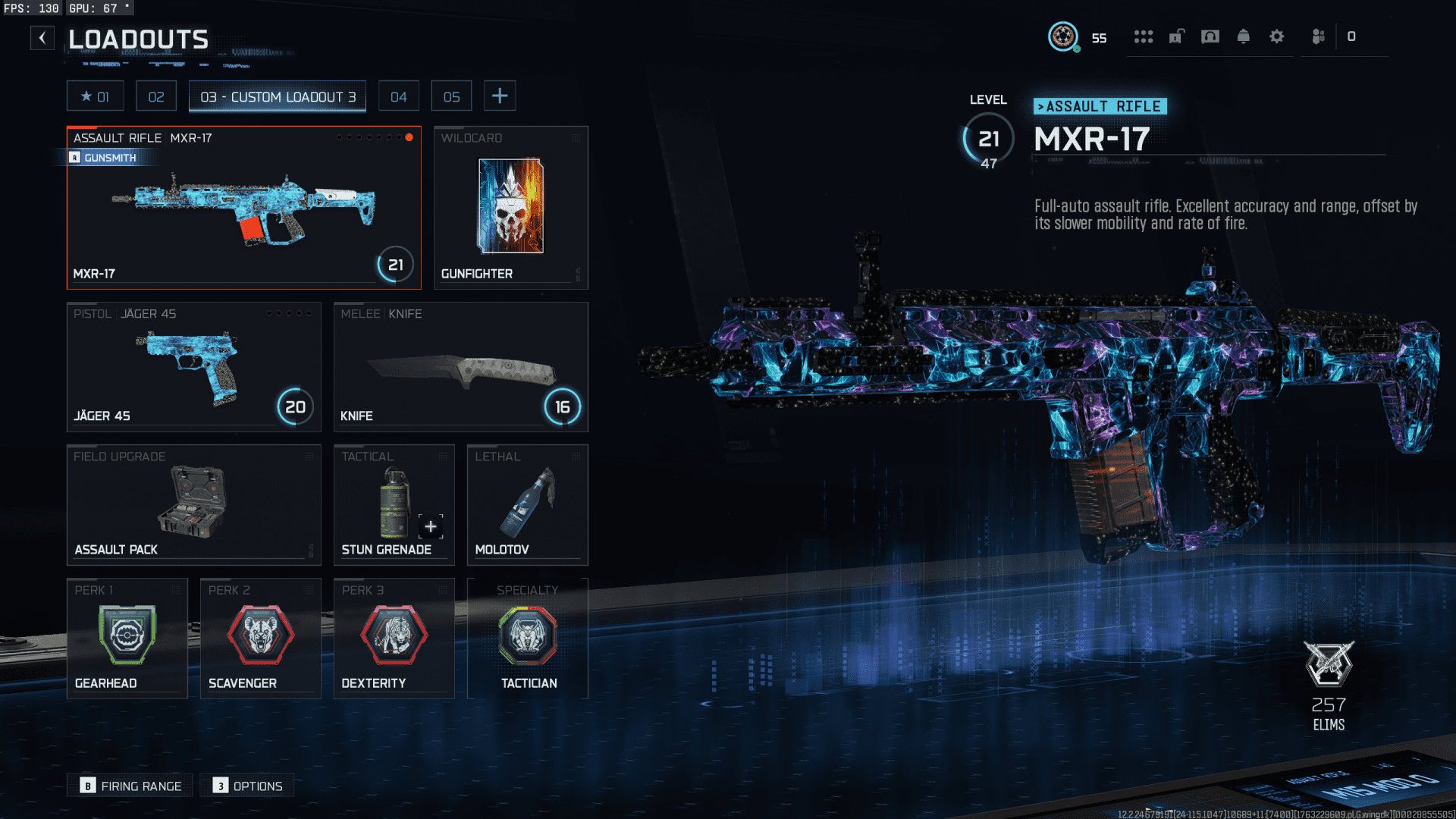Image resolution: width=1456 pixels, height=819 pixels.
Task: Open Gunsmith for the MXR-17
Action: [105, 158]
